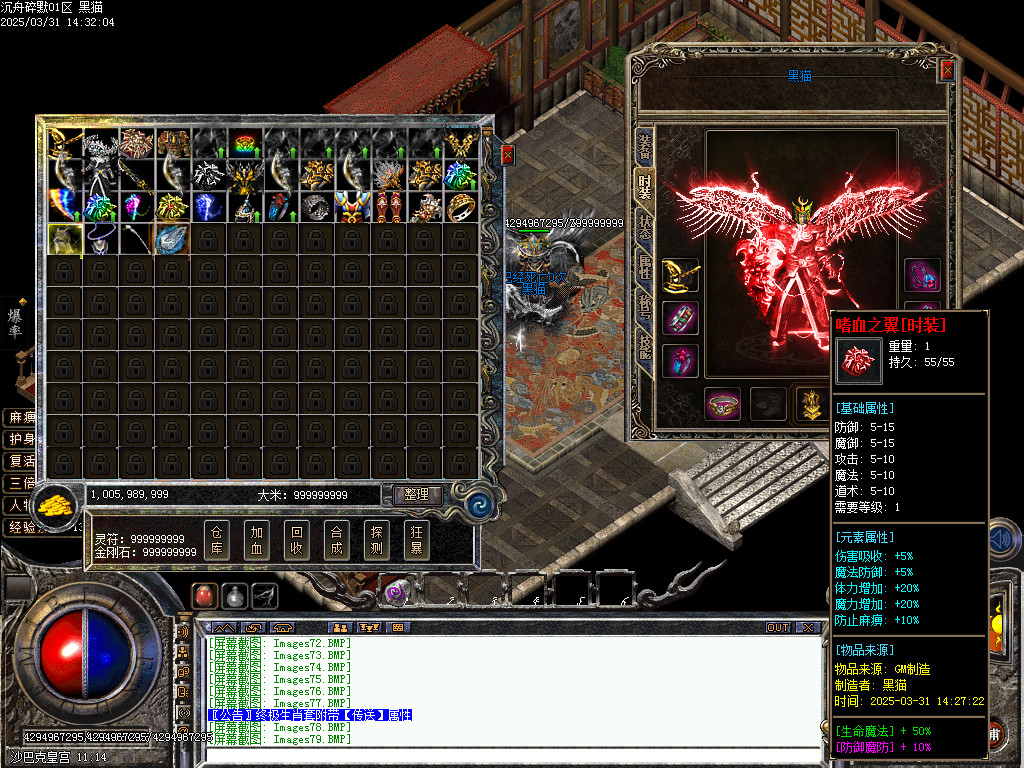Close the inventory bag window
The image size is (1024, 768).
coord(506,154)
